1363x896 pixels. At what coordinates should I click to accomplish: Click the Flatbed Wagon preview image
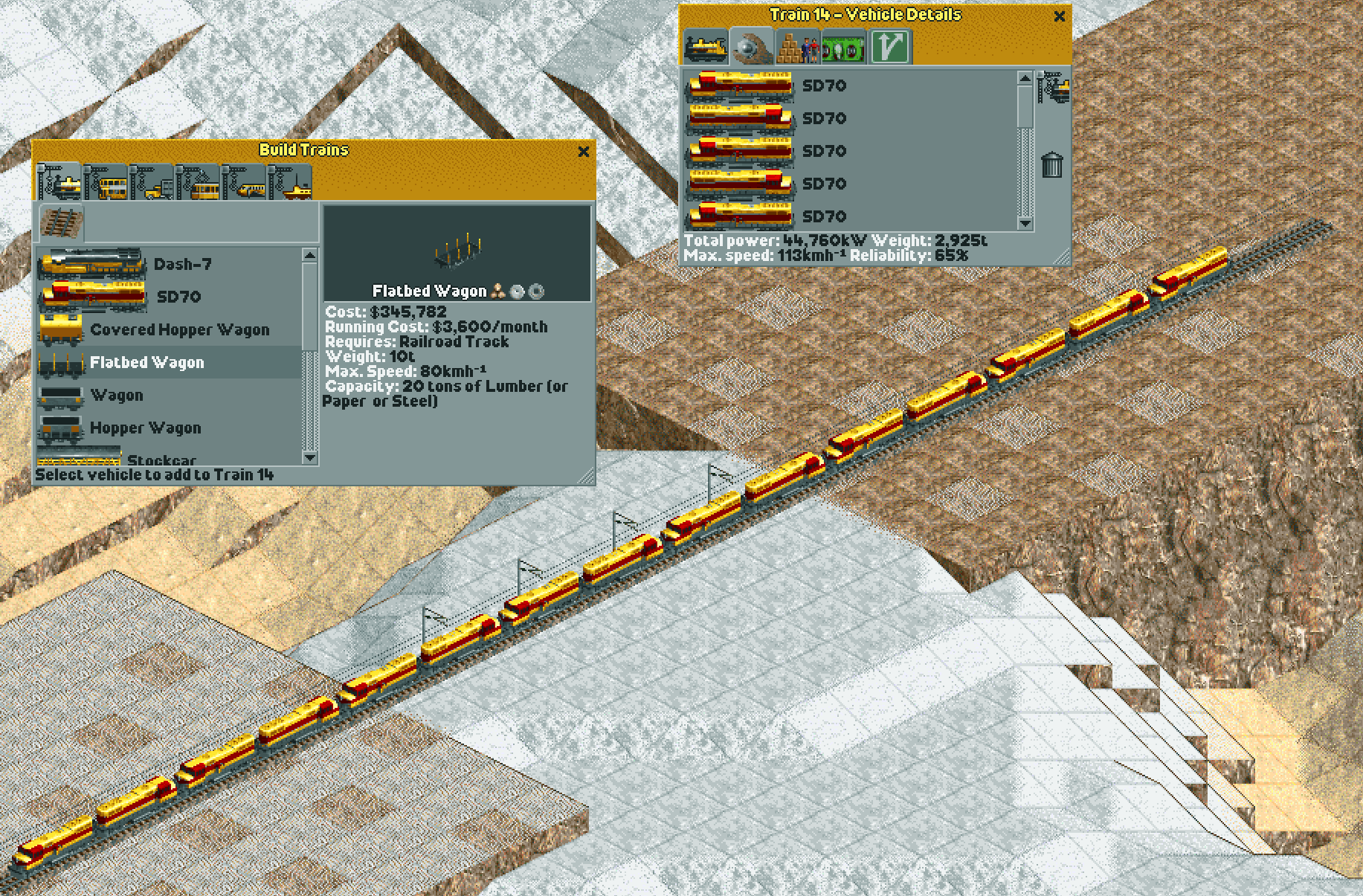[x=457, y=253]
